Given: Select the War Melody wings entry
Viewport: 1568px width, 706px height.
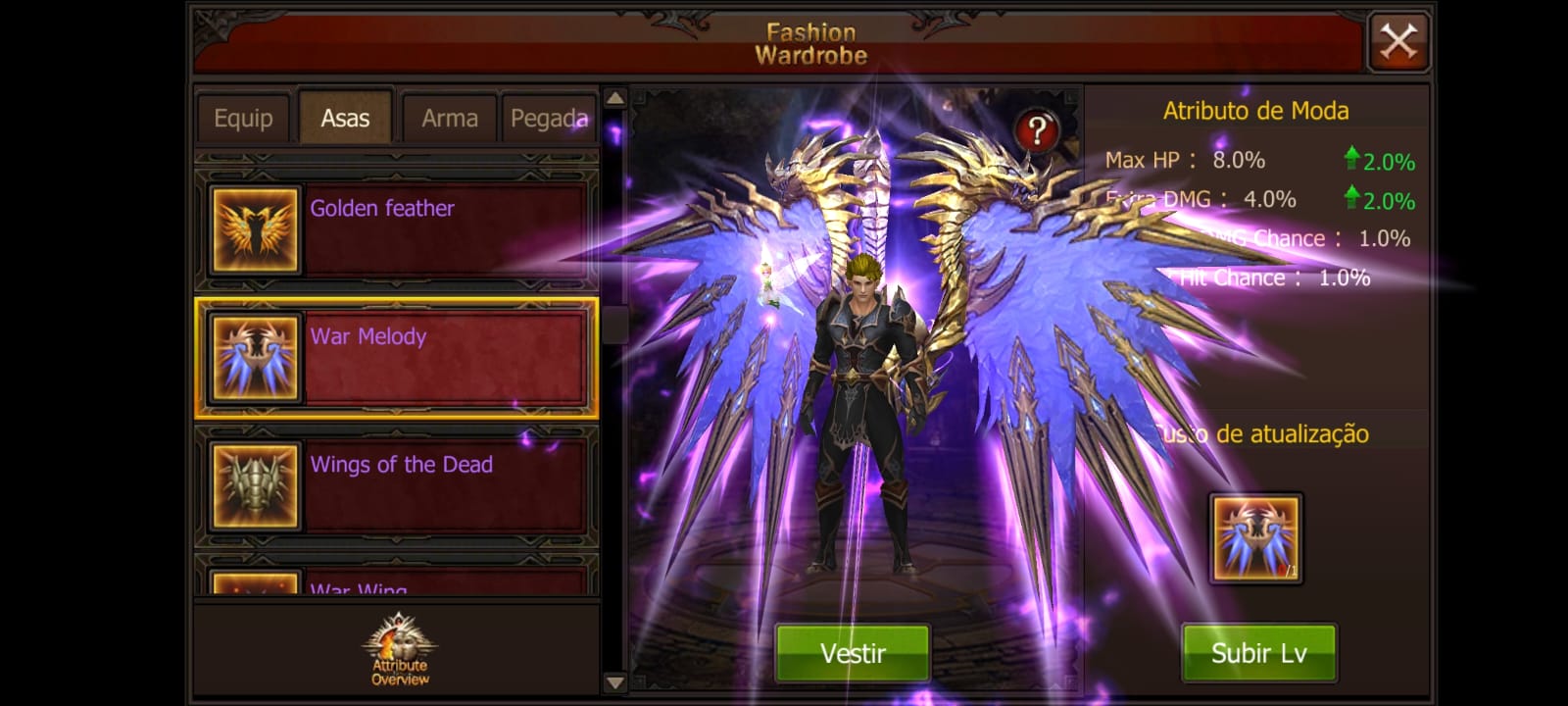Looking at the screenshot, I should (397, 358).
